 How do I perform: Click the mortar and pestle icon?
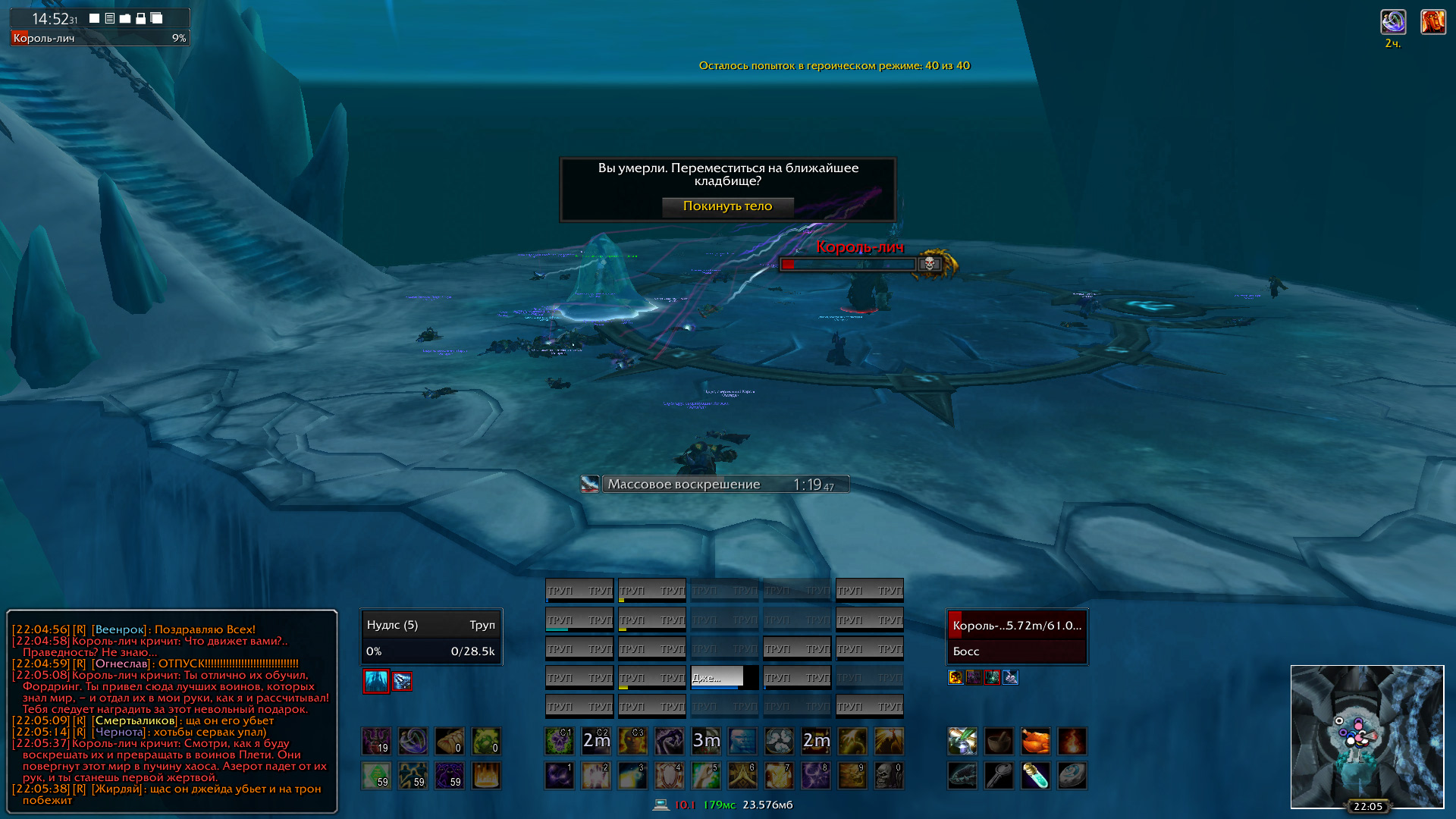[999, 741]
